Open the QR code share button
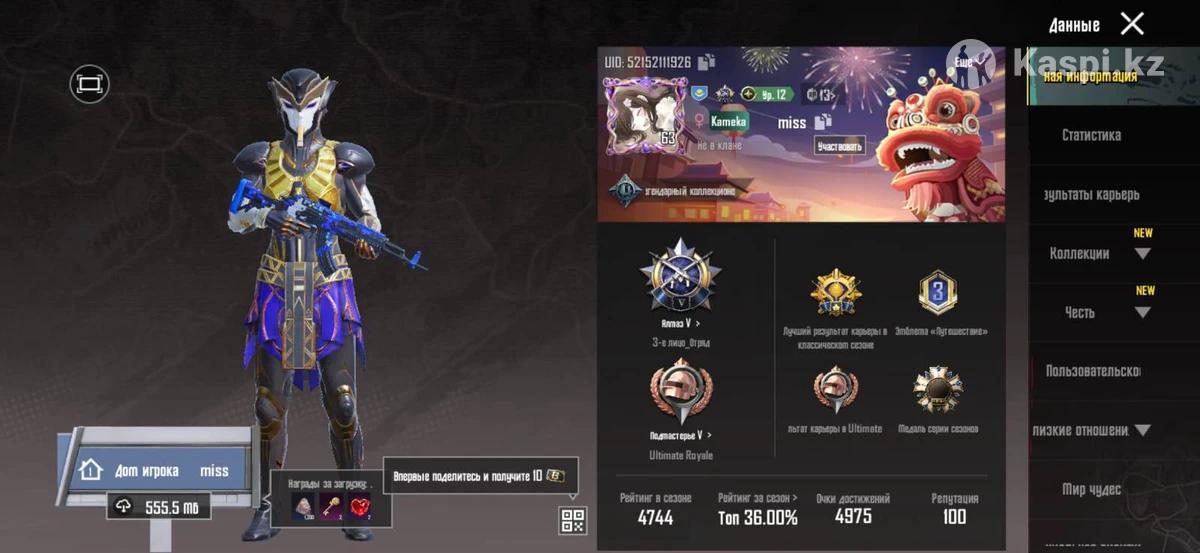This screenshot has height=553, width=1200. (x=573, y=520)
